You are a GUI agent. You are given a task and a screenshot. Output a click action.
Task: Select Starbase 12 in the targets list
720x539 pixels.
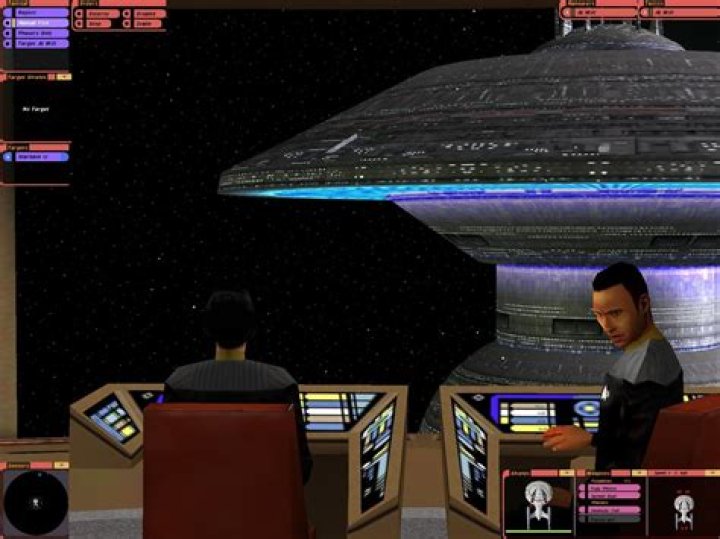[39, 156]
